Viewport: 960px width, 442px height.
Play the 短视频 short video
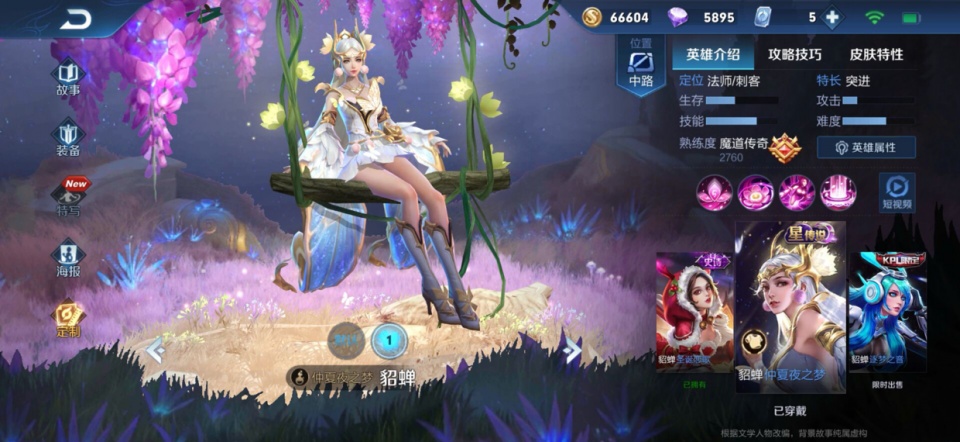896,191
